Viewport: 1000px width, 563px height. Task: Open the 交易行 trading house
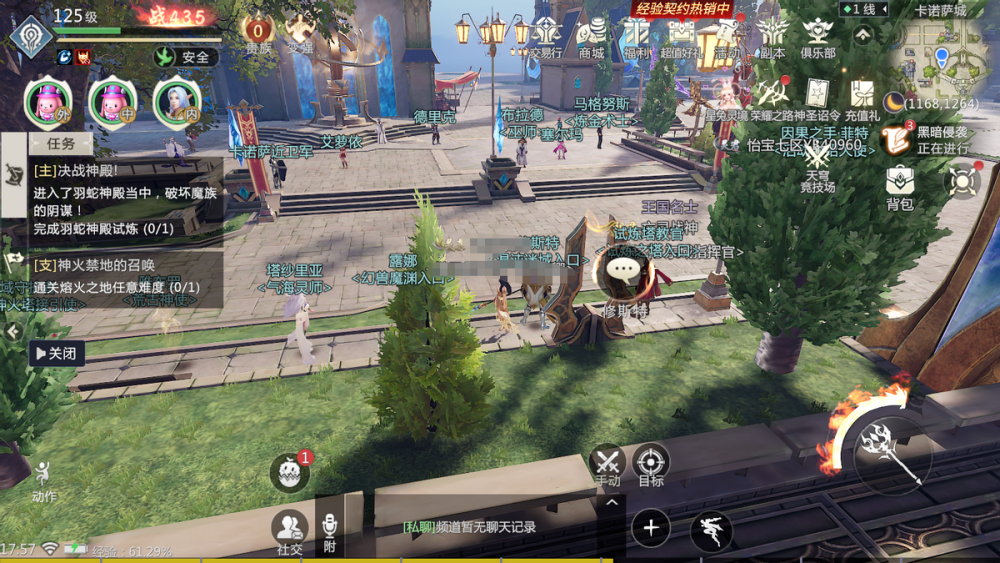click(545, 35)
